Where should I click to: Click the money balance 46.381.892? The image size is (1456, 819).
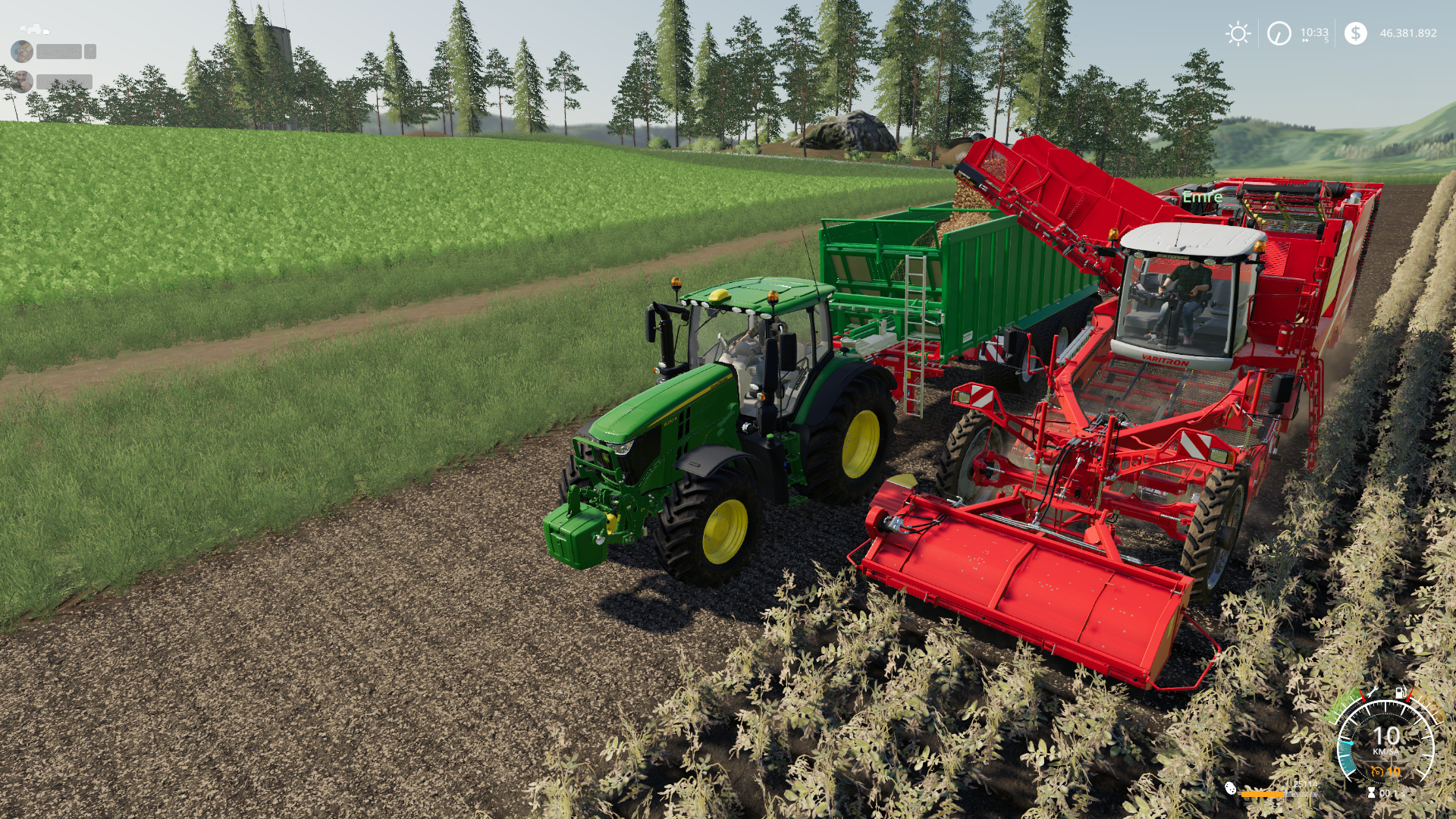pyautogui.click(x=1407, y=33)
